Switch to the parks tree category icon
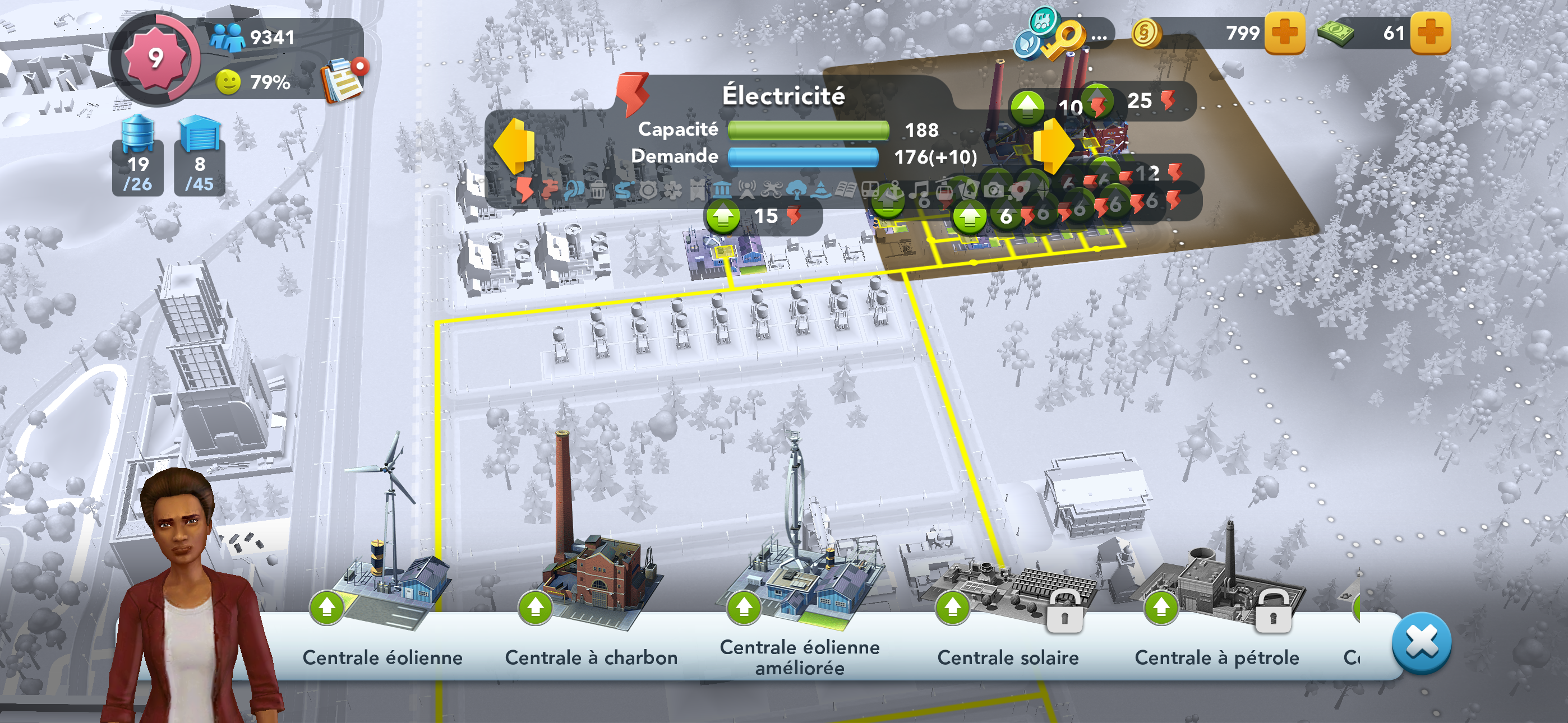 (796, 191)
